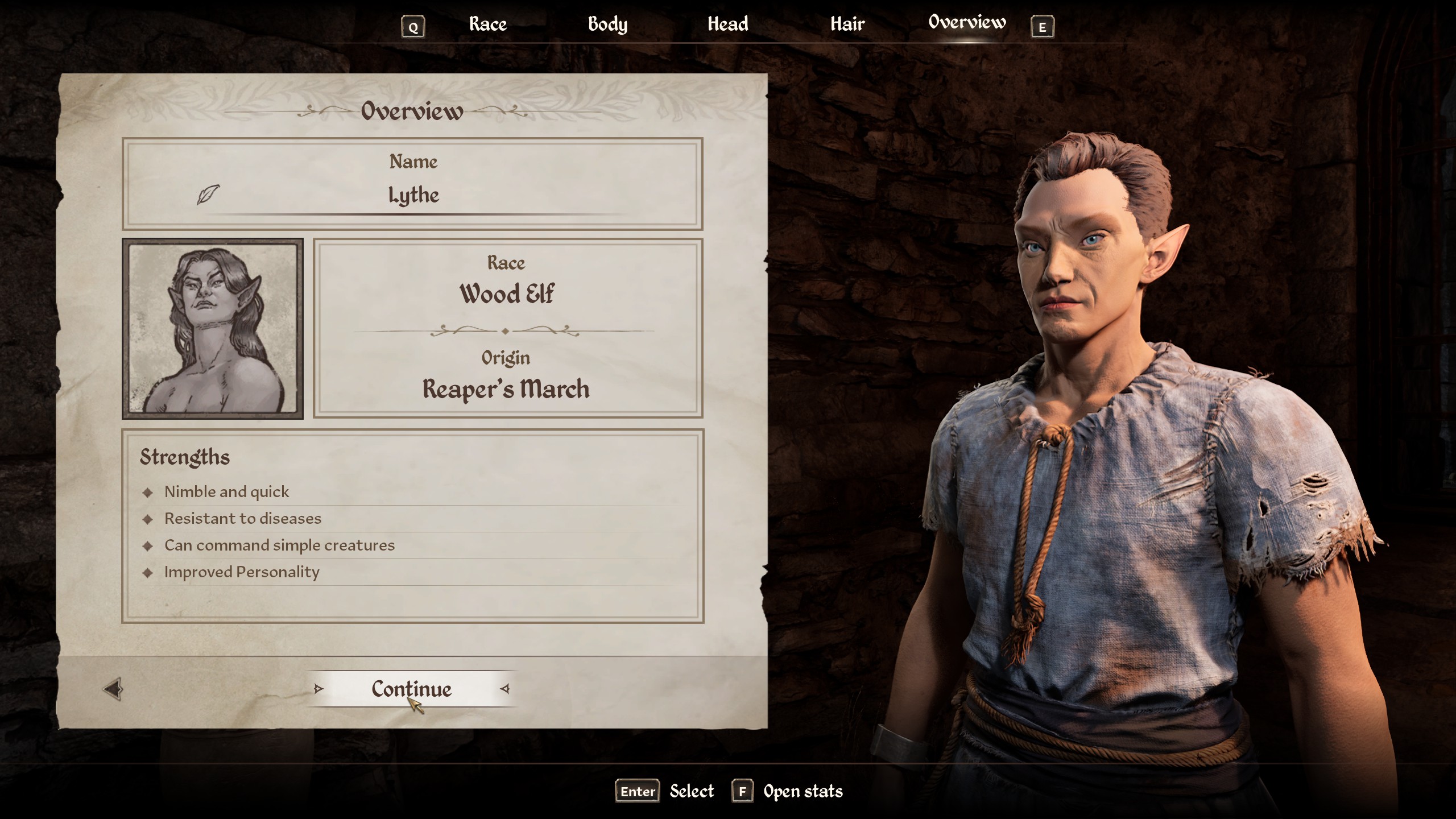Click the quill edit-name icon
Screen dimensions: 1456x819
point(208,195)
